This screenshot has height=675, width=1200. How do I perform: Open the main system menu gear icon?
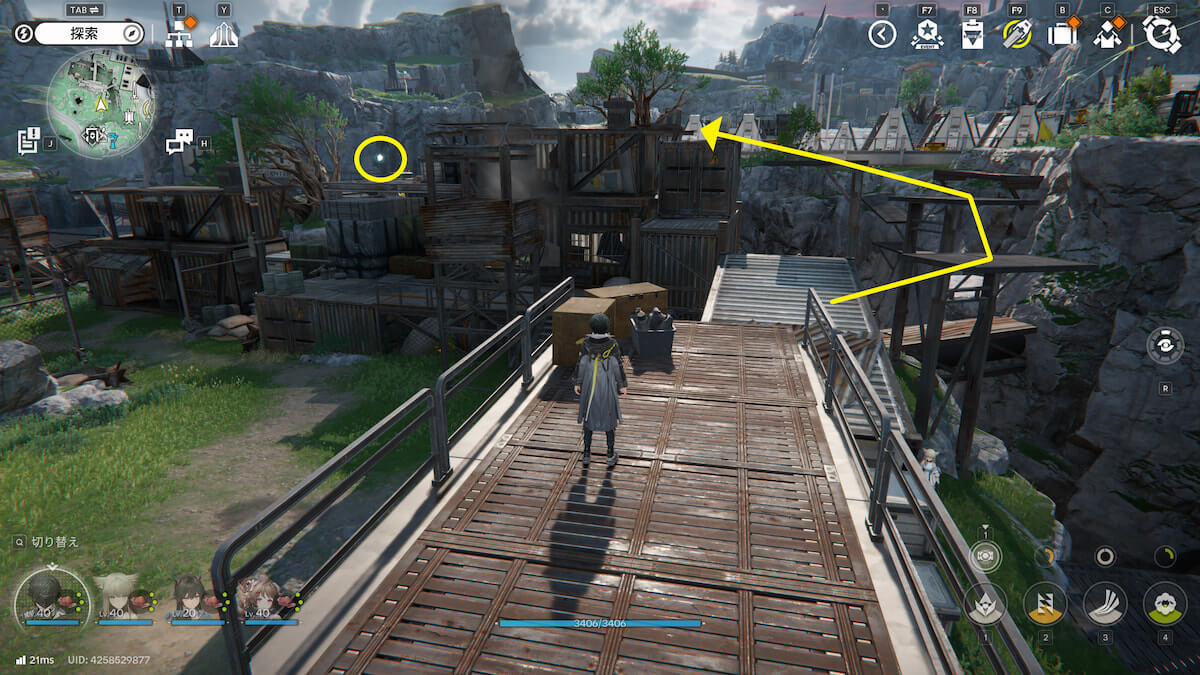[x=1162, y=34]
